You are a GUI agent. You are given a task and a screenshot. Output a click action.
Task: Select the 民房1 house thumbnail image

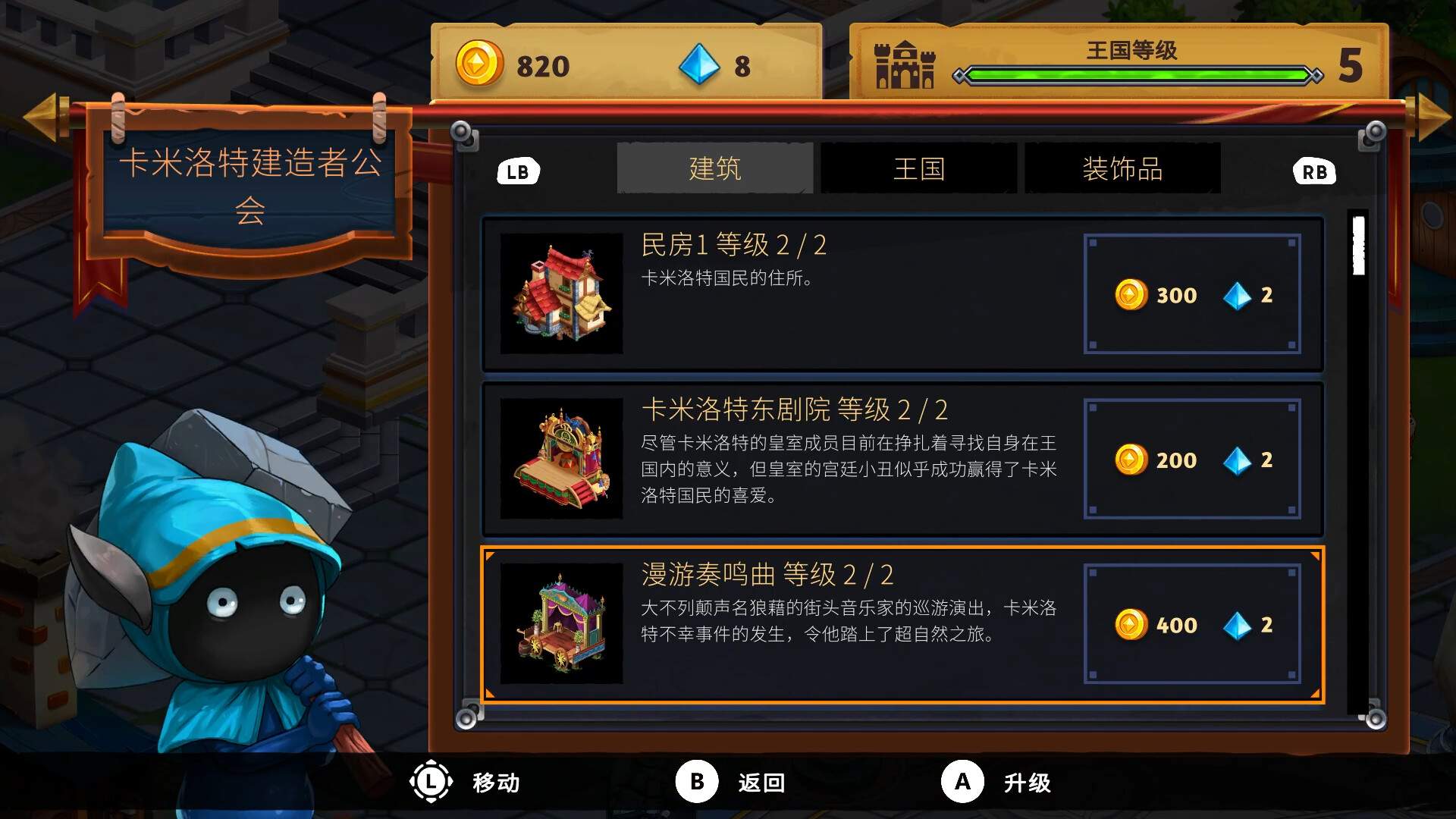pos(561,294)
